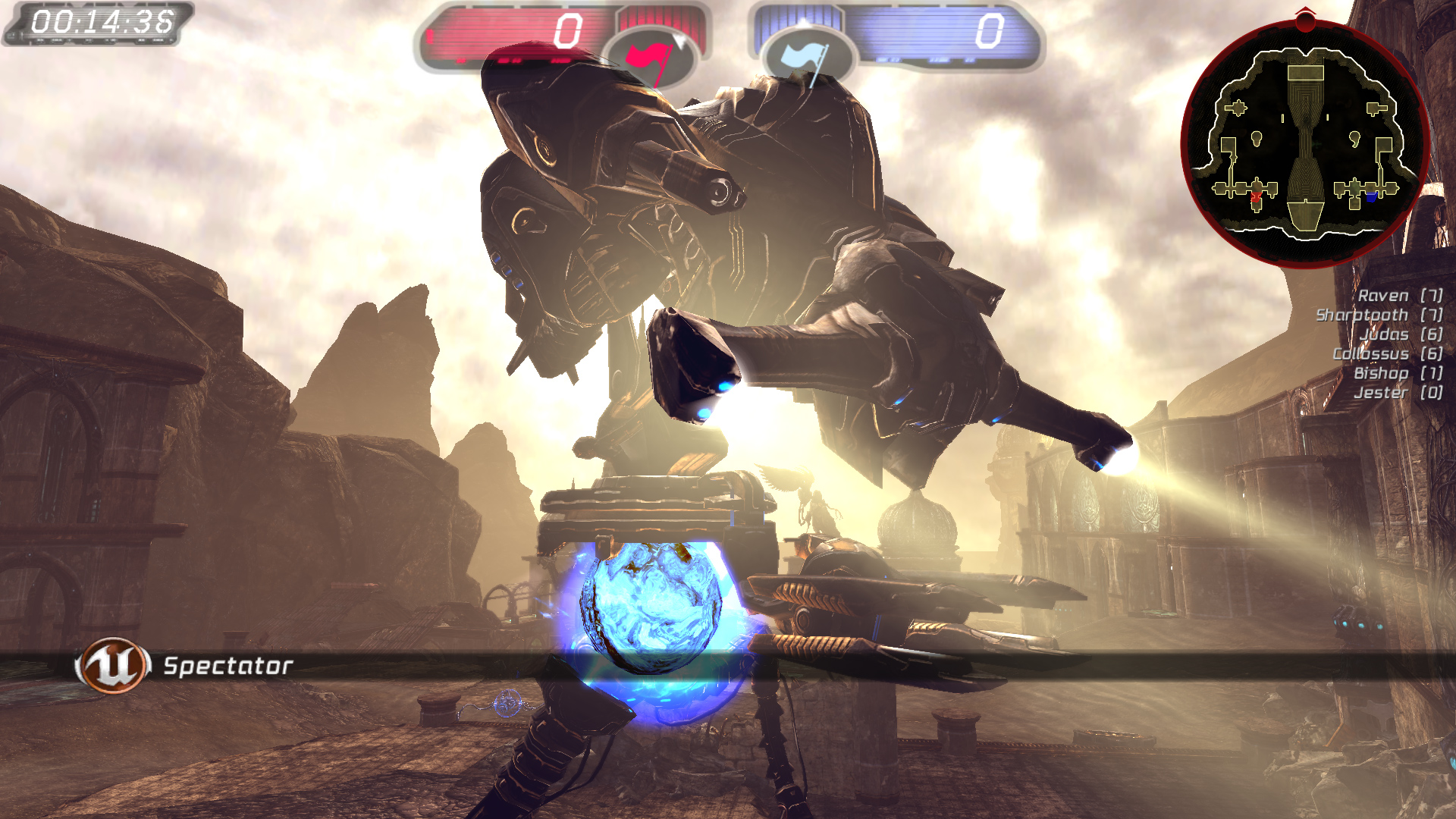1456x819 pixels.
Task: Click the blue flag marker on minimap
Action: click(1371, 197)
